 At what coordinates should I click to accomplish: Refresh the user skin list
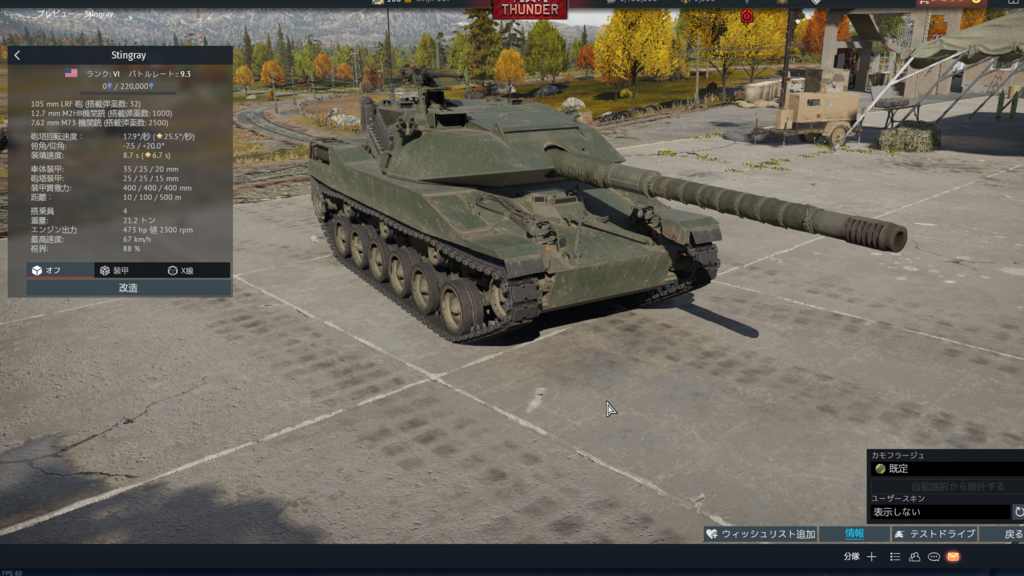pos(1018,512)
